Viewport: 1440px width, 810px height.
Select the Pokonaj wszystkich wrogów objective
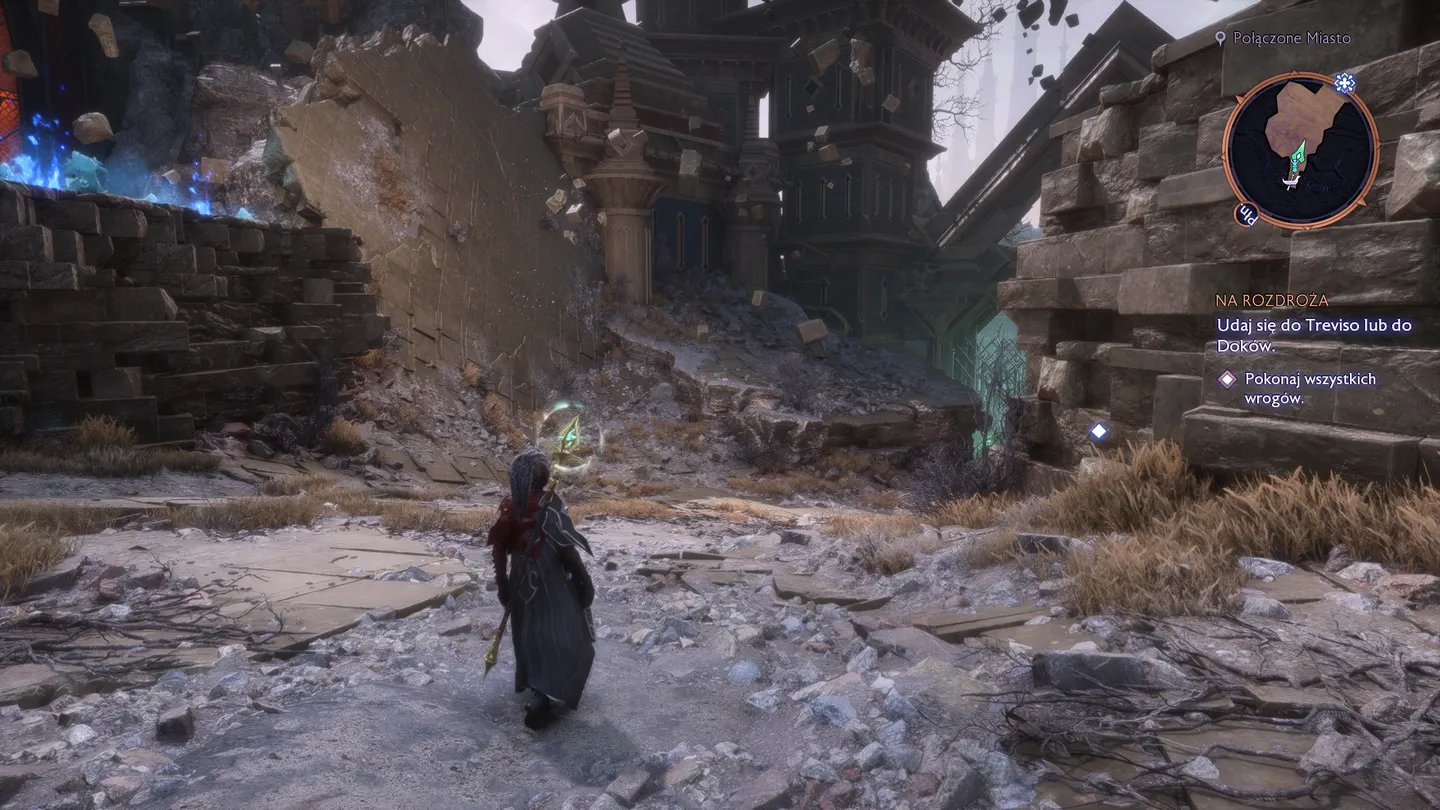pos(1296,388)
